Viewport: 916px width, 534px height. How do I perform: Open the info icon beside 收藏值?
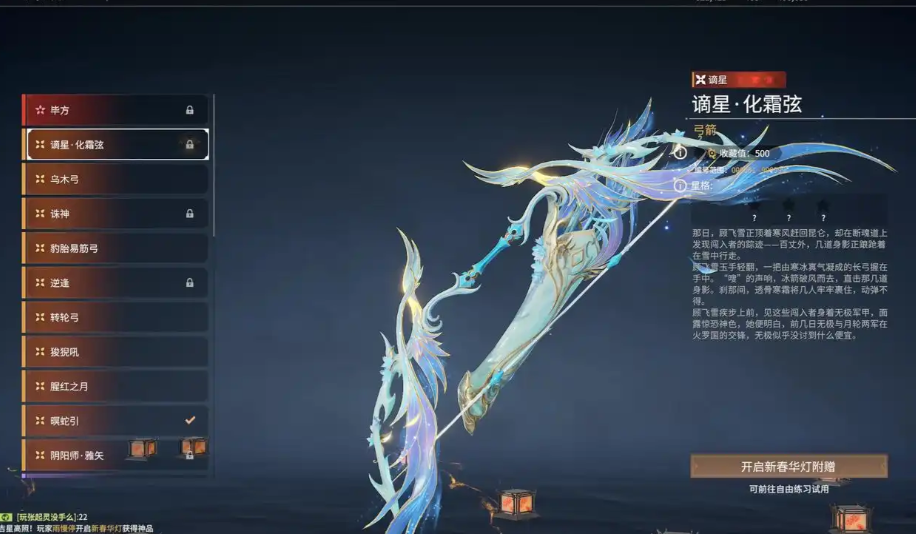click(x=680, y=153)
